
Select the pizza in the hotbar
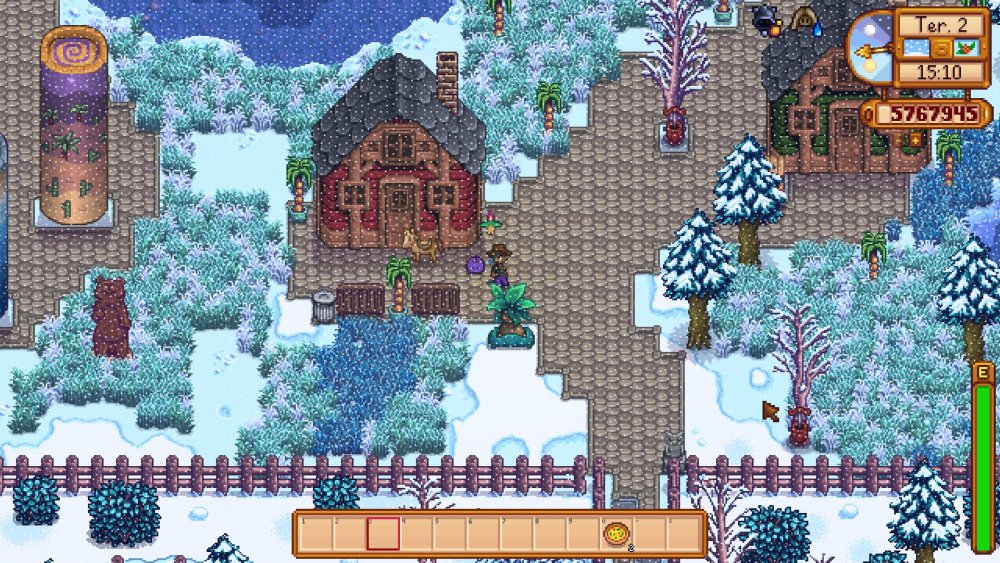point(616,534)
